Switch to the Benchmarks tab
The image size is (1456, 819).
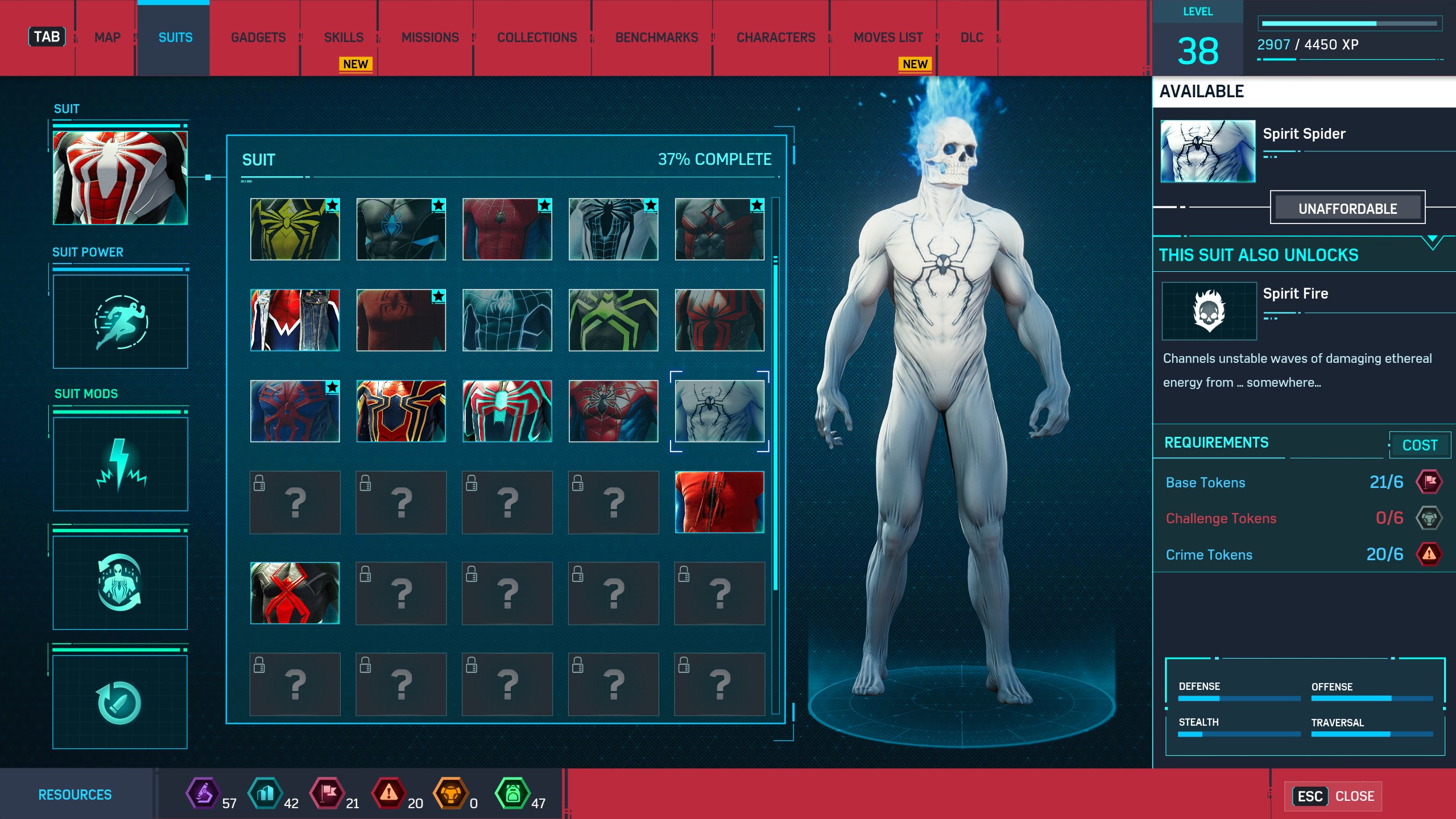656,38
